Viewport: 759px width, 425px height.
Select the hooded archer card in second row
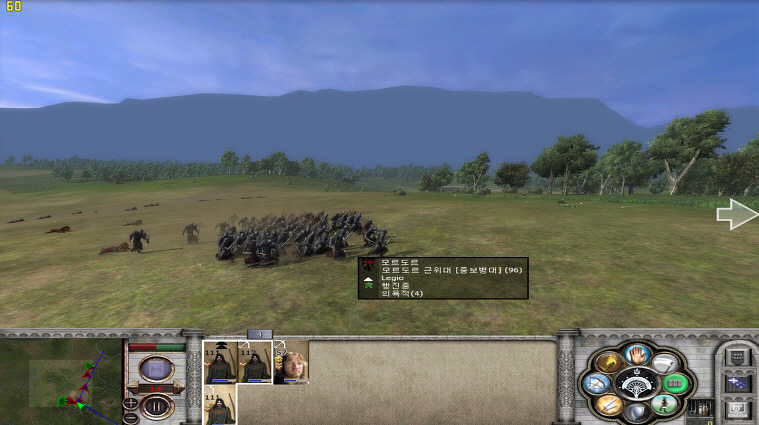coord(220,408)
